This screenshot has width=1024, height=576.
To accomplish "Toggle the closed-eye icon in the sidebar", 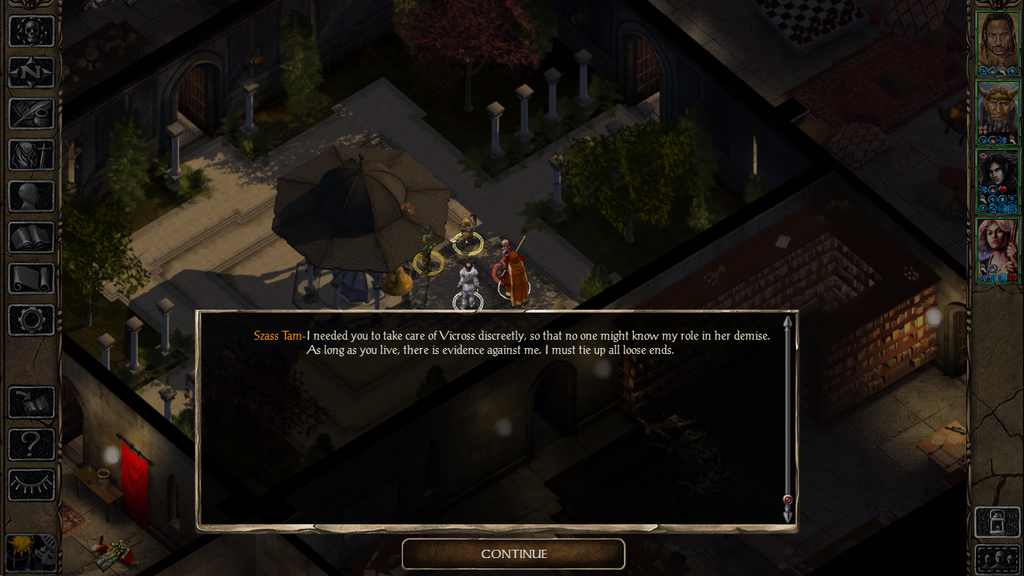I will tap(31, 485).
